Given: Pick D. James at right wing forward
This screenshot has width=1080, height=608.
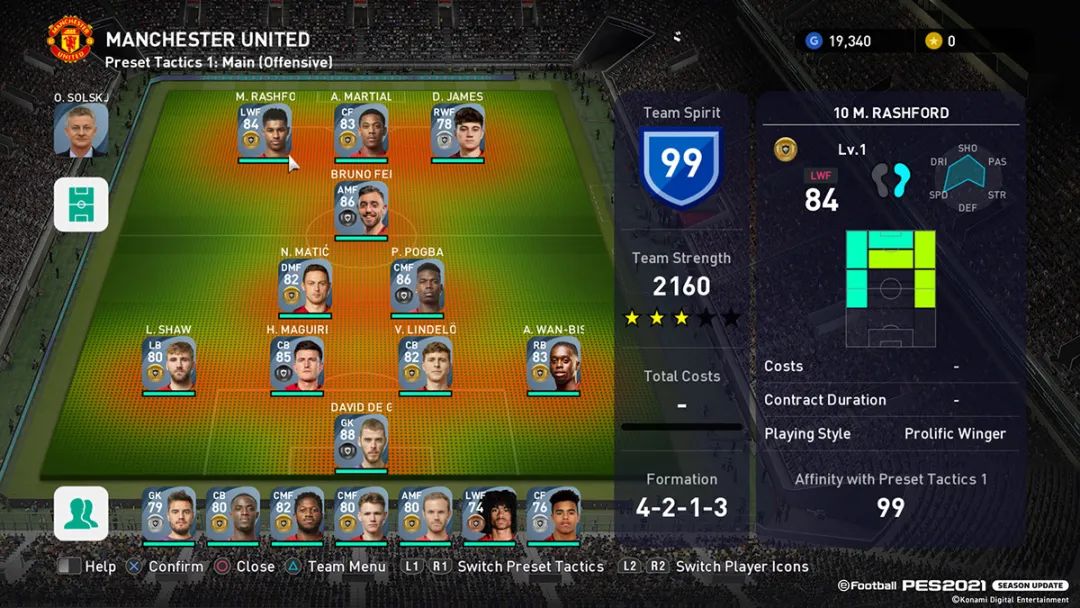Looking at the screenshot, I should click(x=458, y=132).
